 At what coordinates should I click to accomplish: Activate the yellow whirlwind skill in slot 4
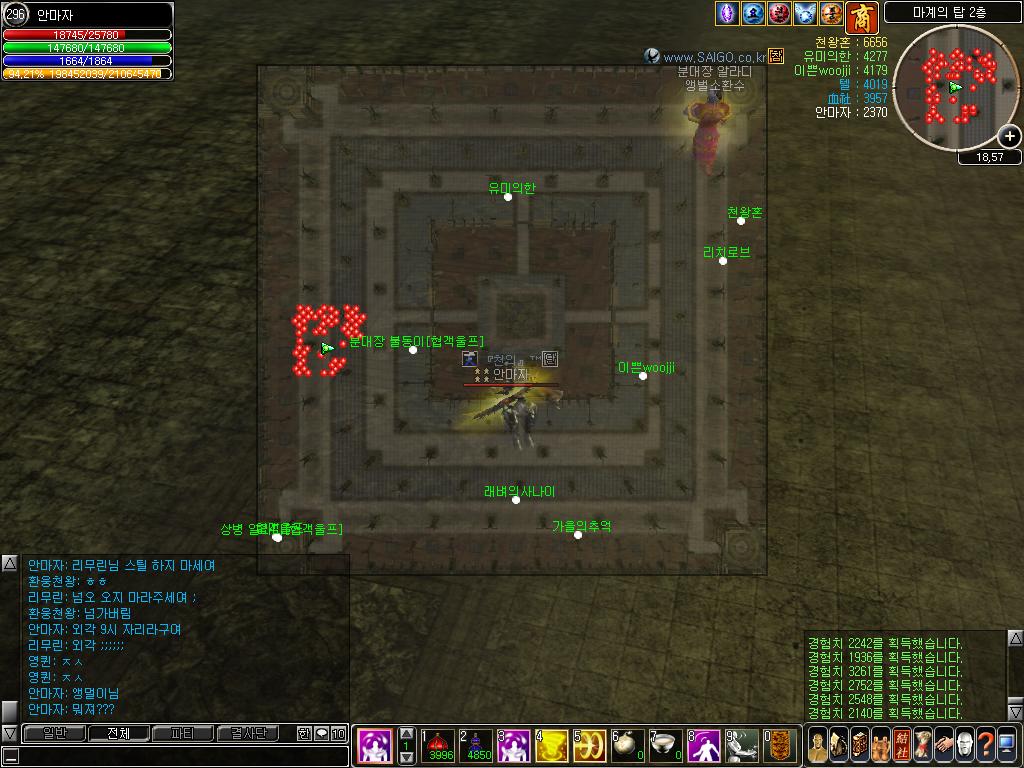click(x=551, y=745)
